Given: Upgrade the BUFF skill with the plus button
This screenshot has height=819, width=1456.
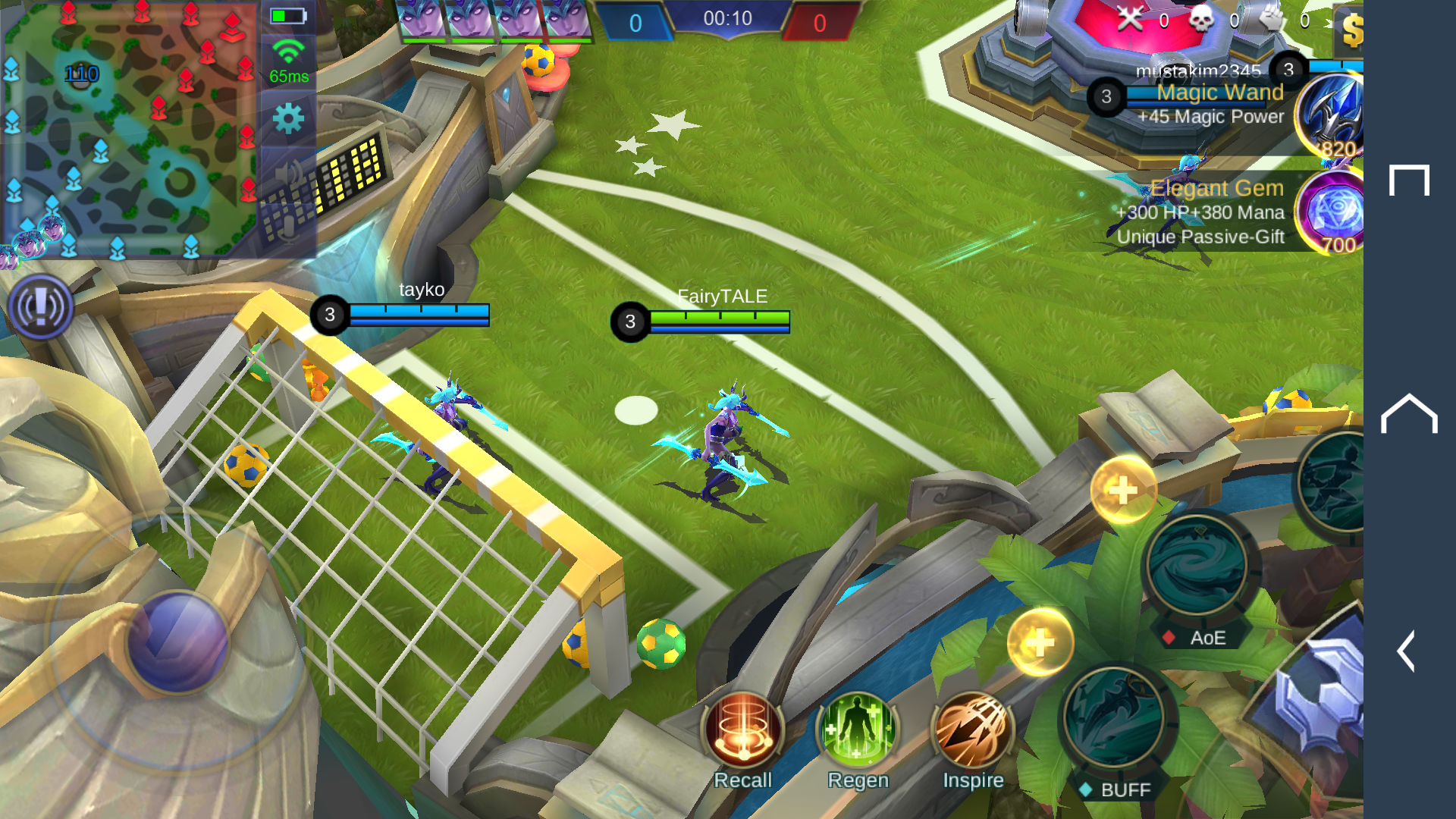Looking at the screenshot, I should coord(1040,643).
